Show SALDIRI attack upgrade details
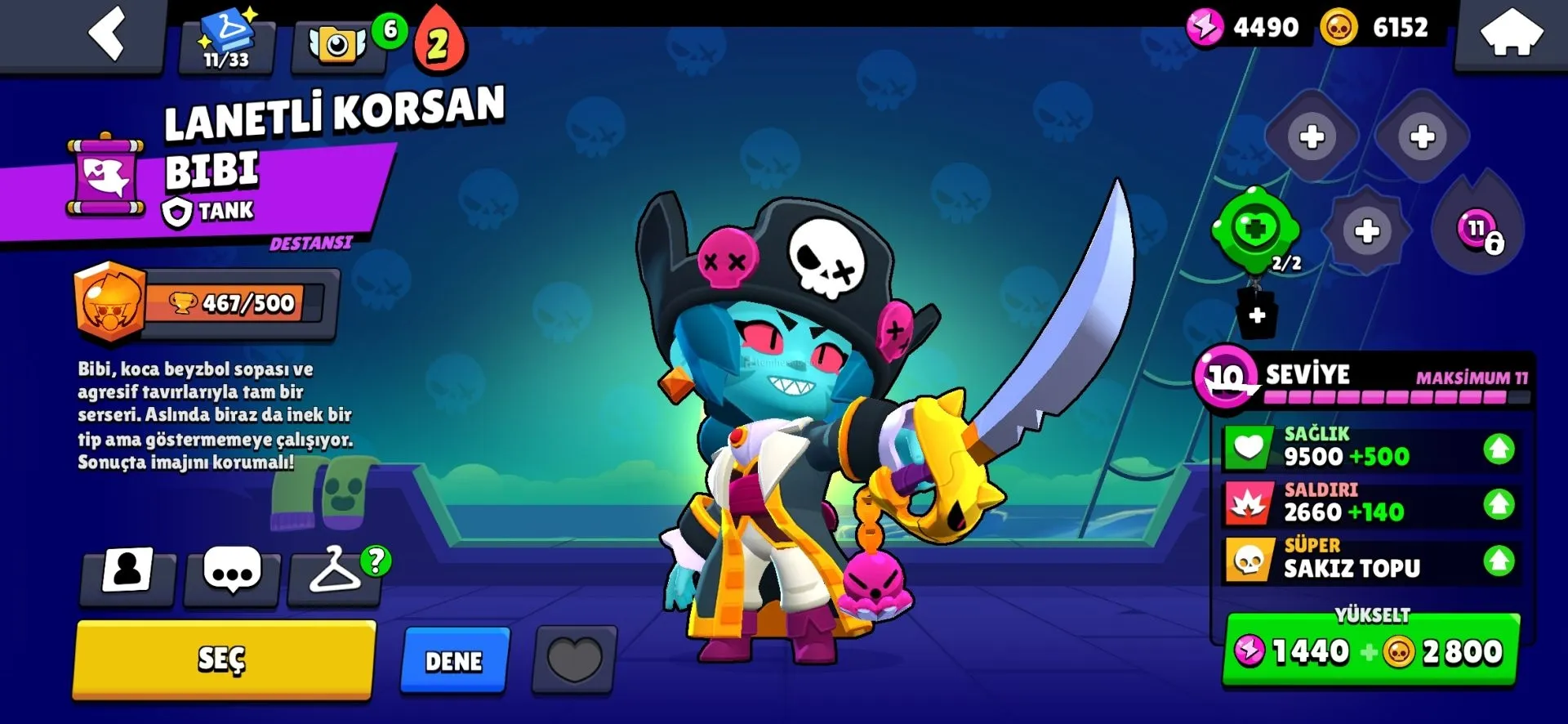Image resolution: width=1568 pixels, height=724 pixels. (1370, 503)
